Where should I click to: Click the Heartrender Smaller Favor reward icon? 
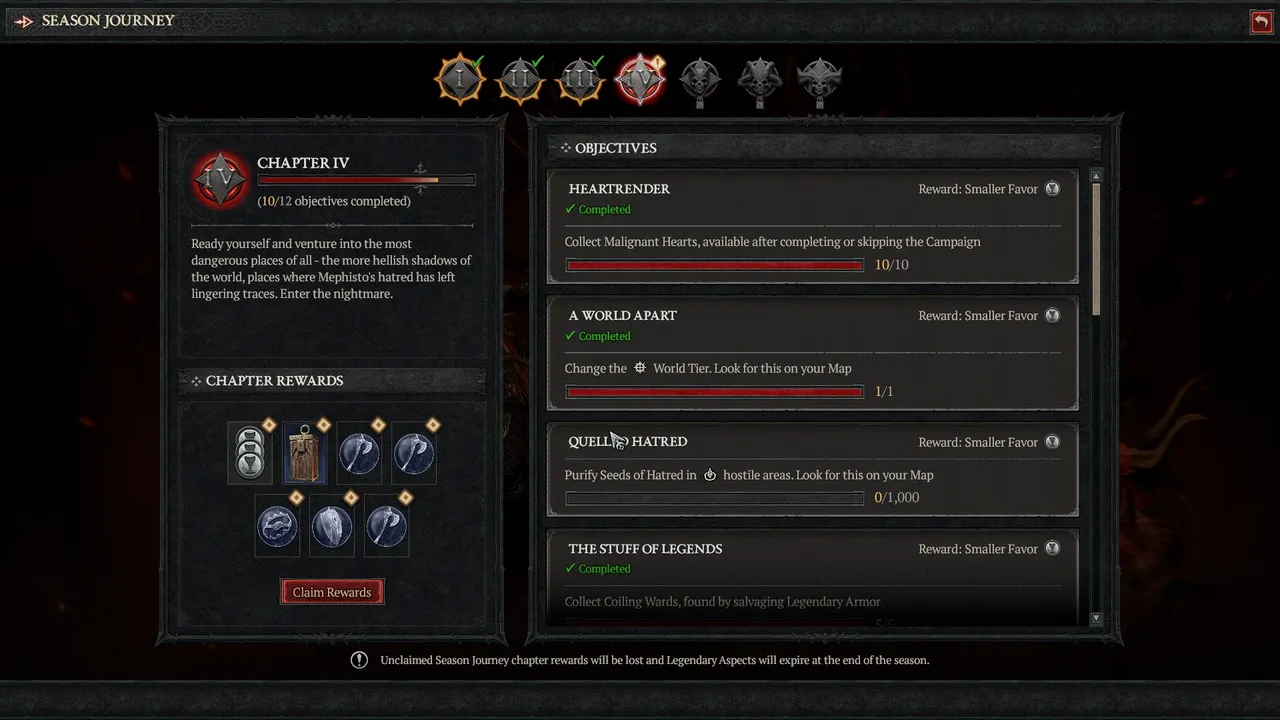click(1052, 189)
